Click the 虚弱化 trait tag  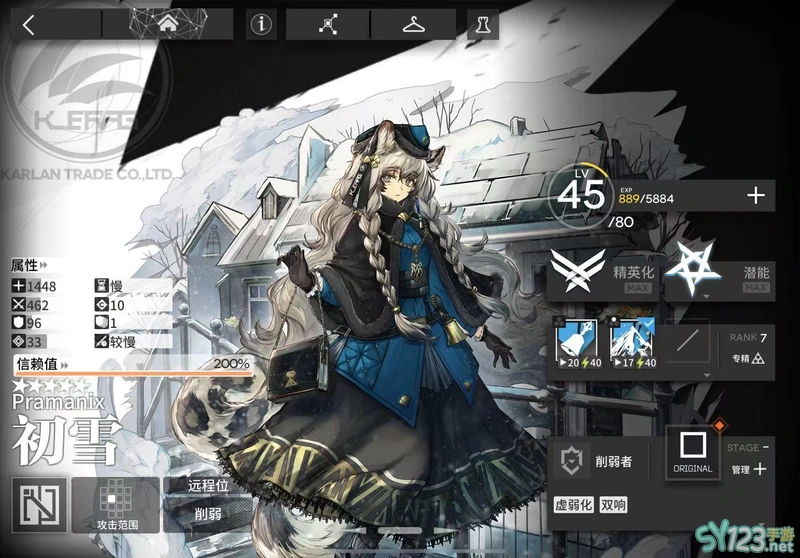573,505
